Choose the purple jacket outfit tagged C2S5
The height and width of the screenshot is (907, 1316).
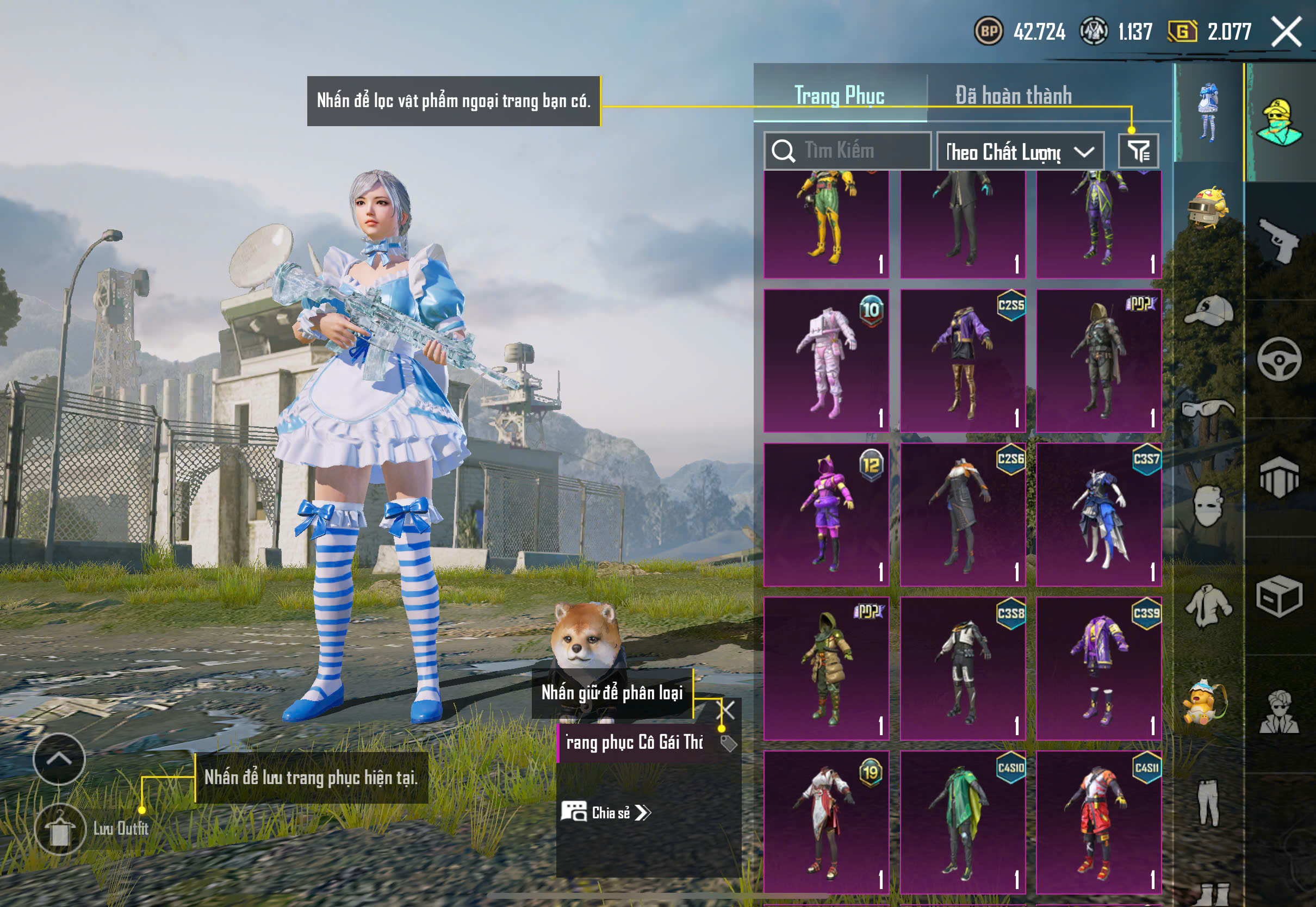[x=963, y=361]
